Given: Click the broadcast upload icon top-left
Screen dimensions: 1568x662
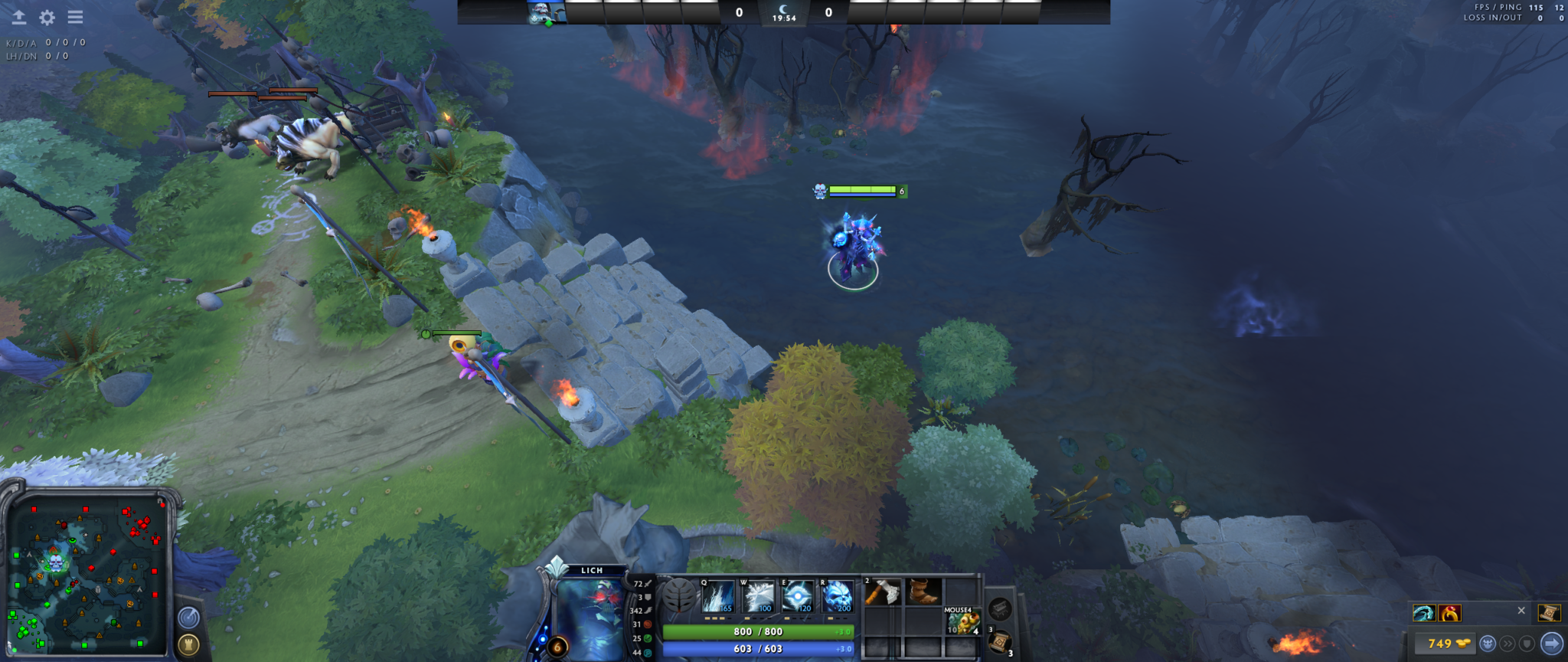Looking at the screenshot, I should coord(18,17).
